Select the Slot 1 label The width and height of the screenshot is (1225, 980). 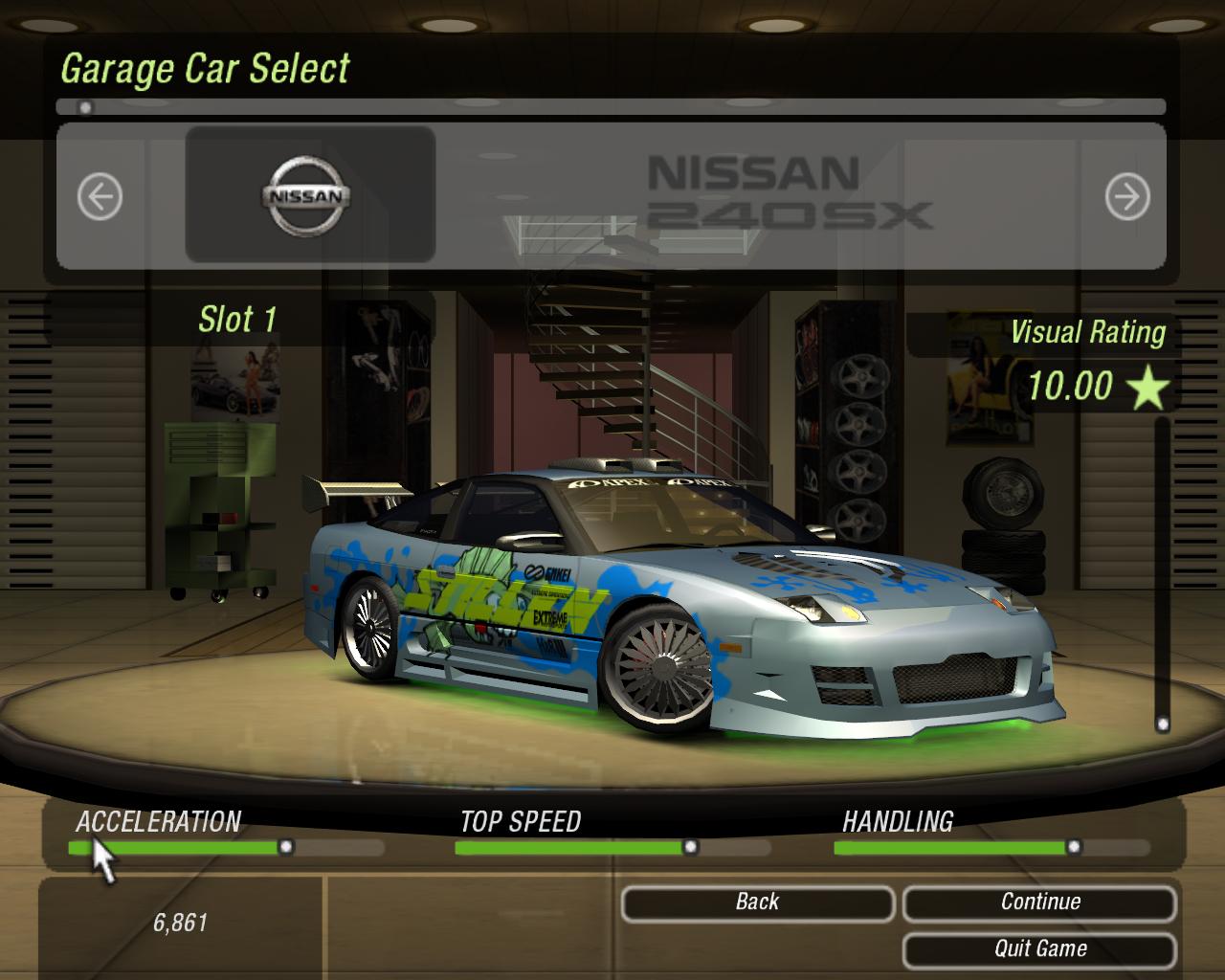pos(236,319)
